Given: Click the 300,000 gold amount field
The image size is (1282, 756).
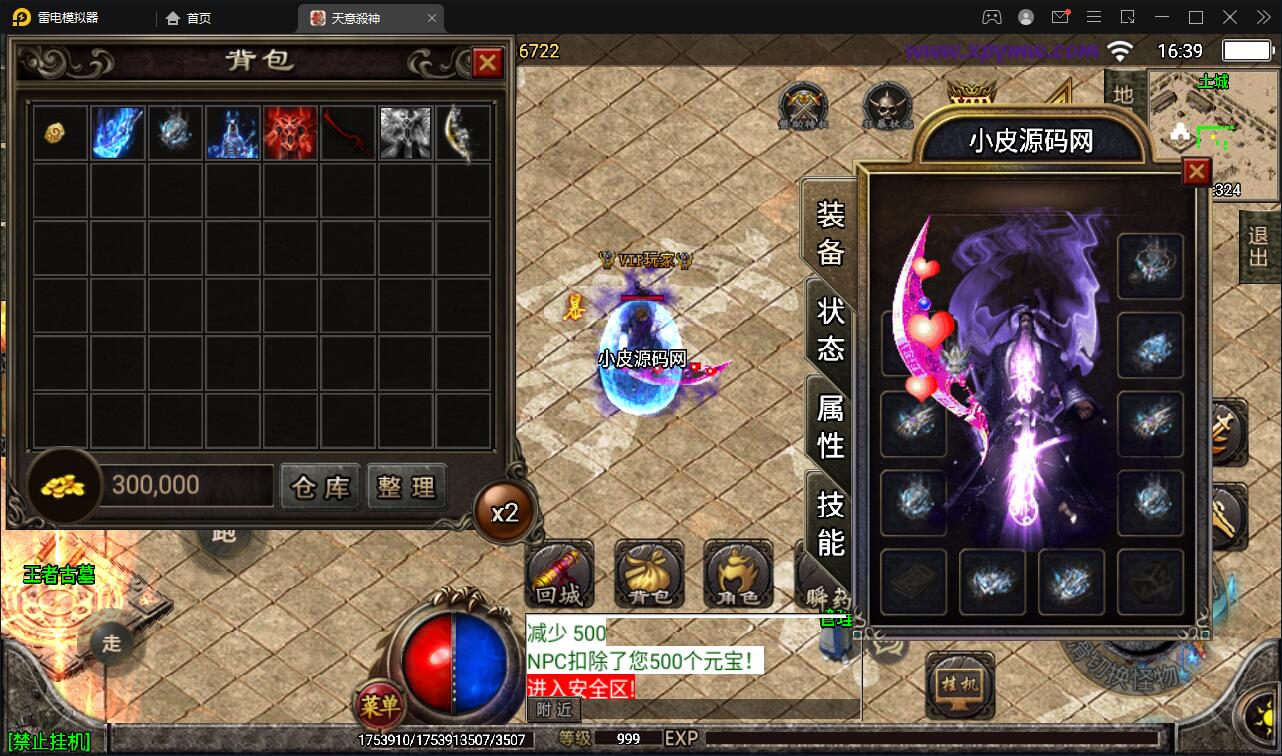Looking at the screenshot, I should point(185,485).
